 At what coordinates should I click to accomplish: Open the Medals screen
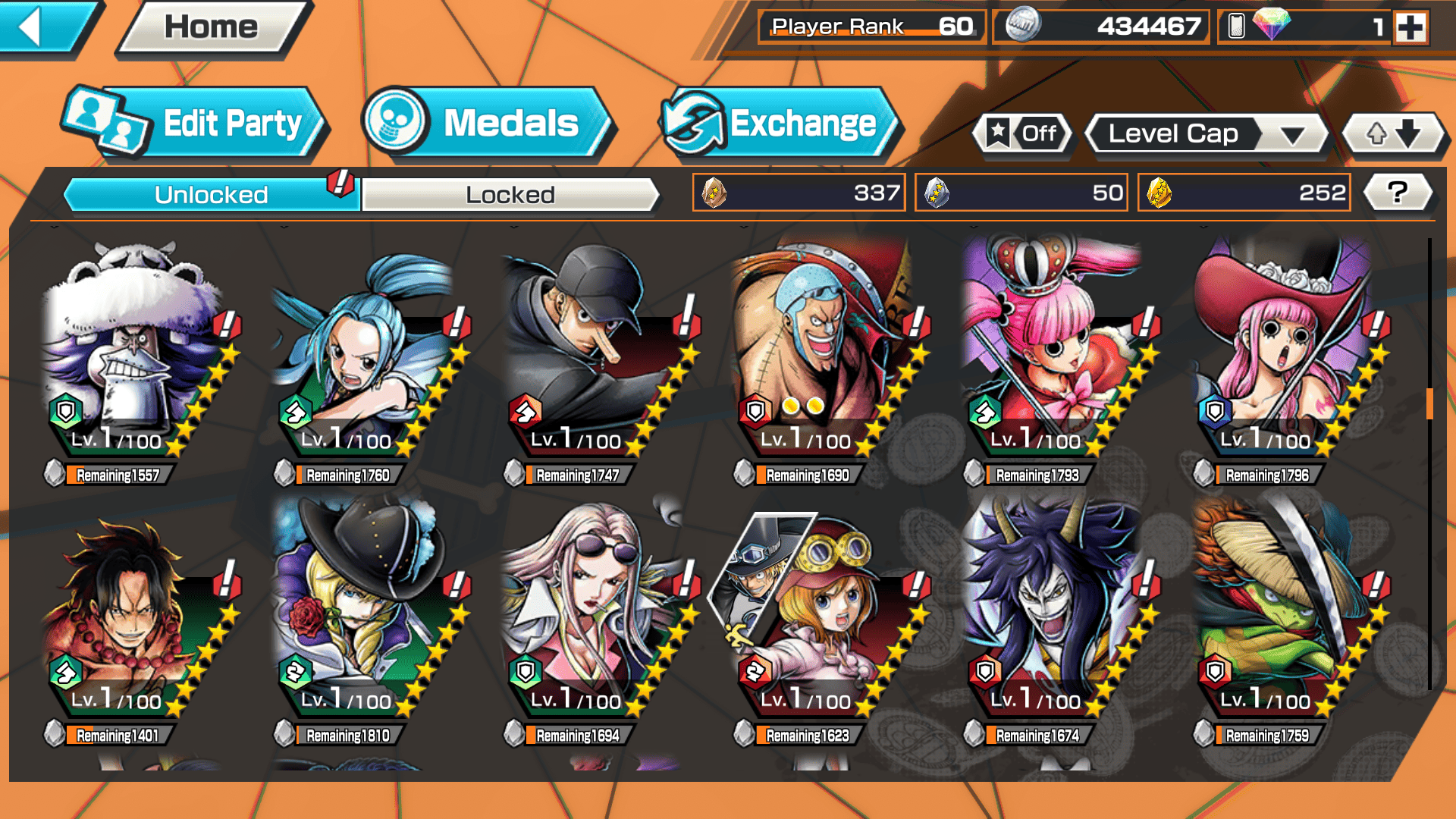(489, 123)
